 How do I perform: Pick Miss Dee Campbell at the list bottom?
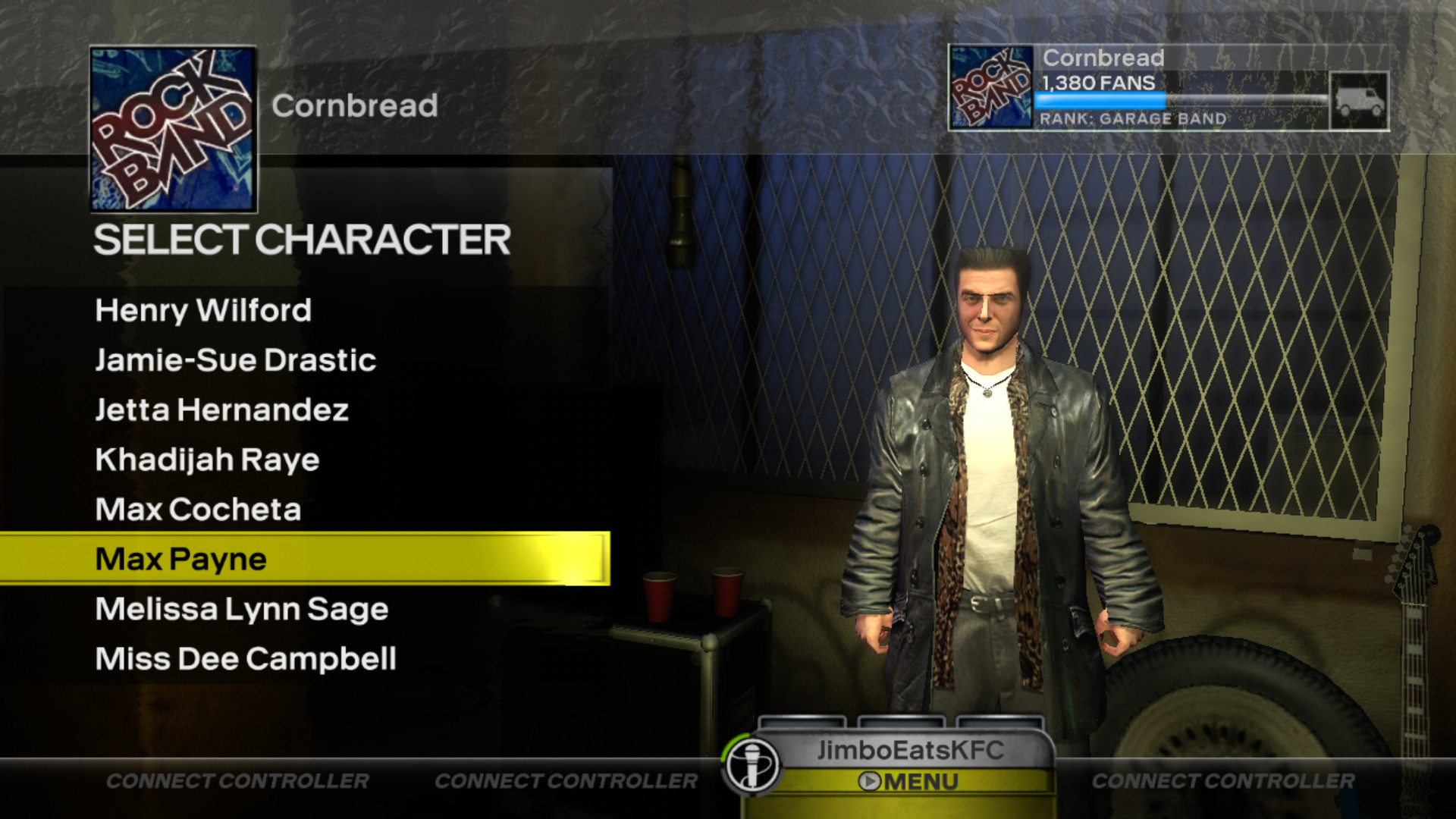244,659
